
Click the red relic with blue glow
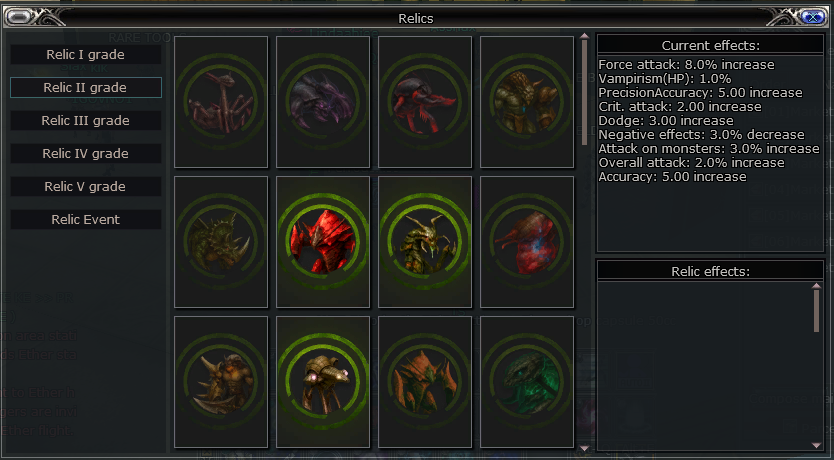click(x=527, y=242)
